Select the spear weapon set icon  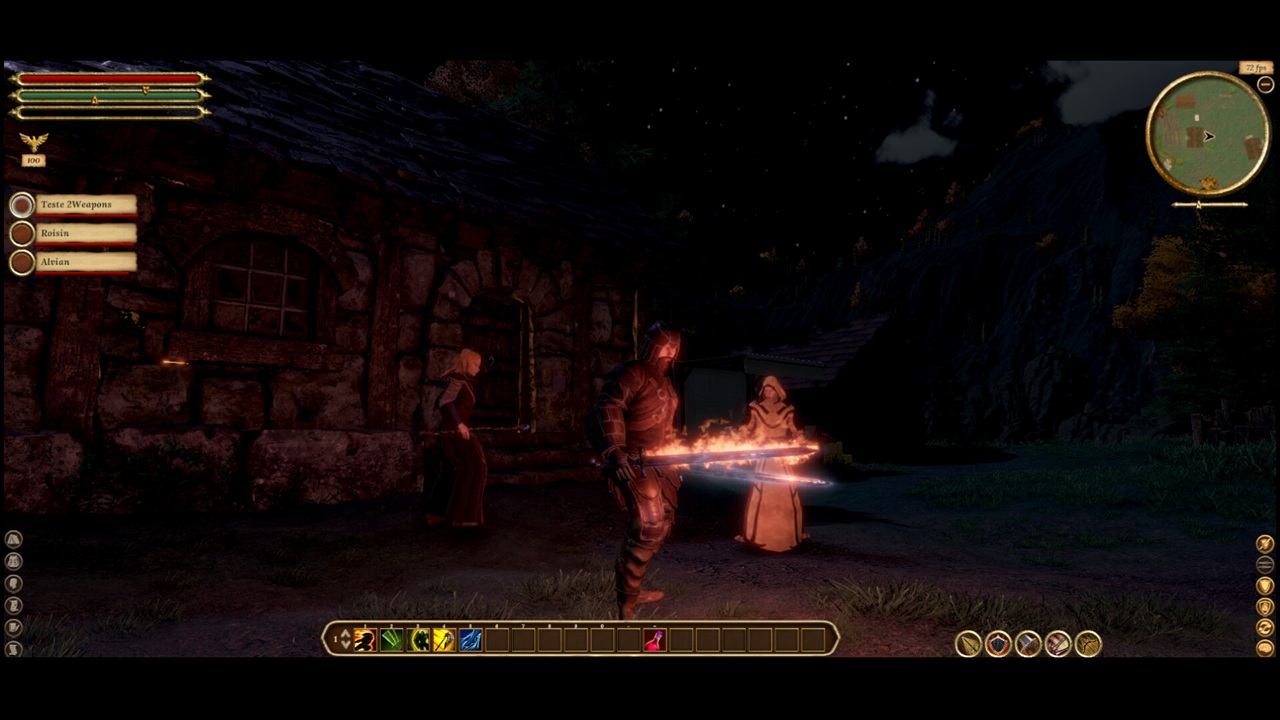(968, 644)
